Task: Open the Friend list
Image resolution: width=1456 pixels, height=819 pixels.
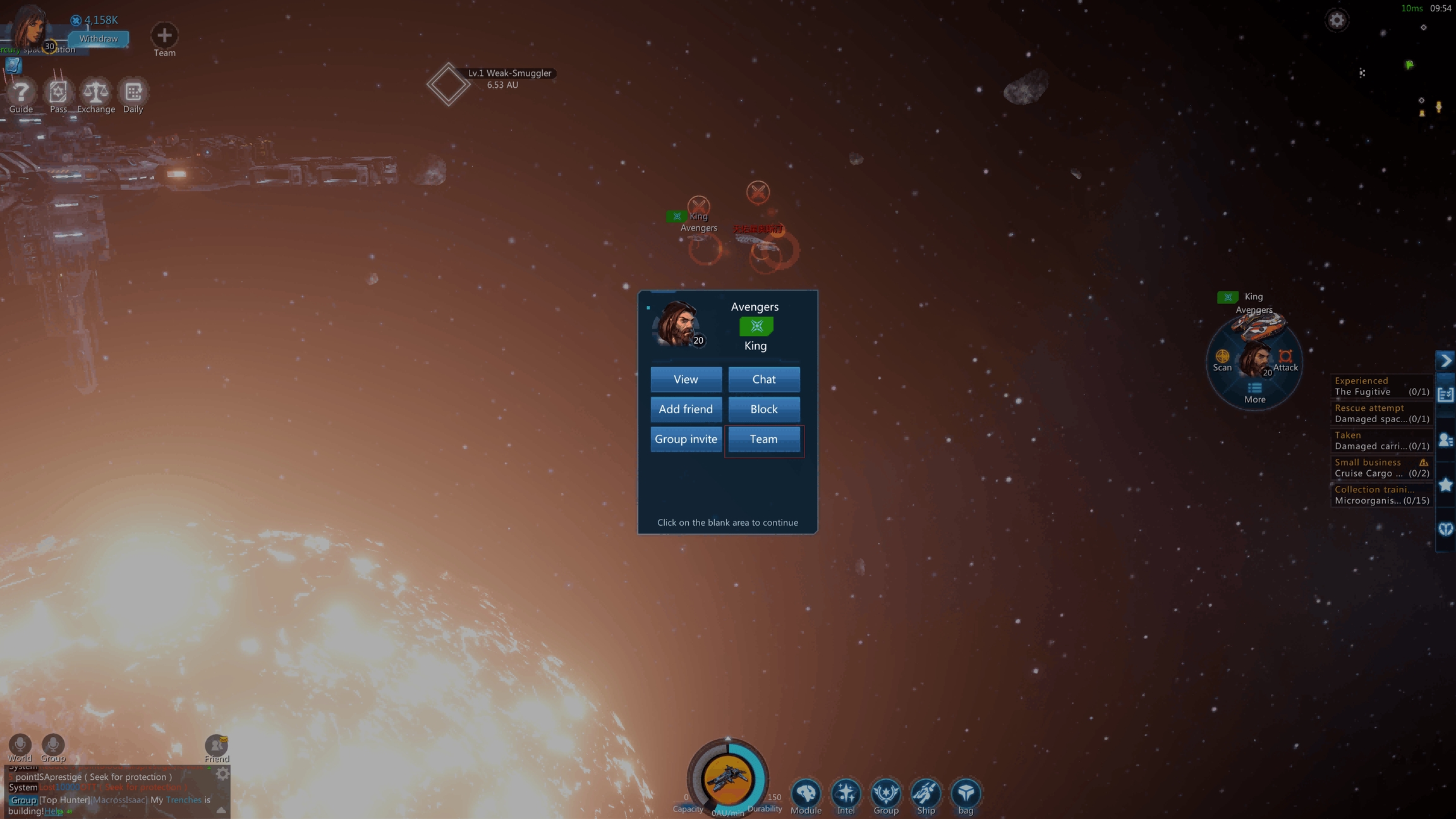Action: tap(216, 747)
